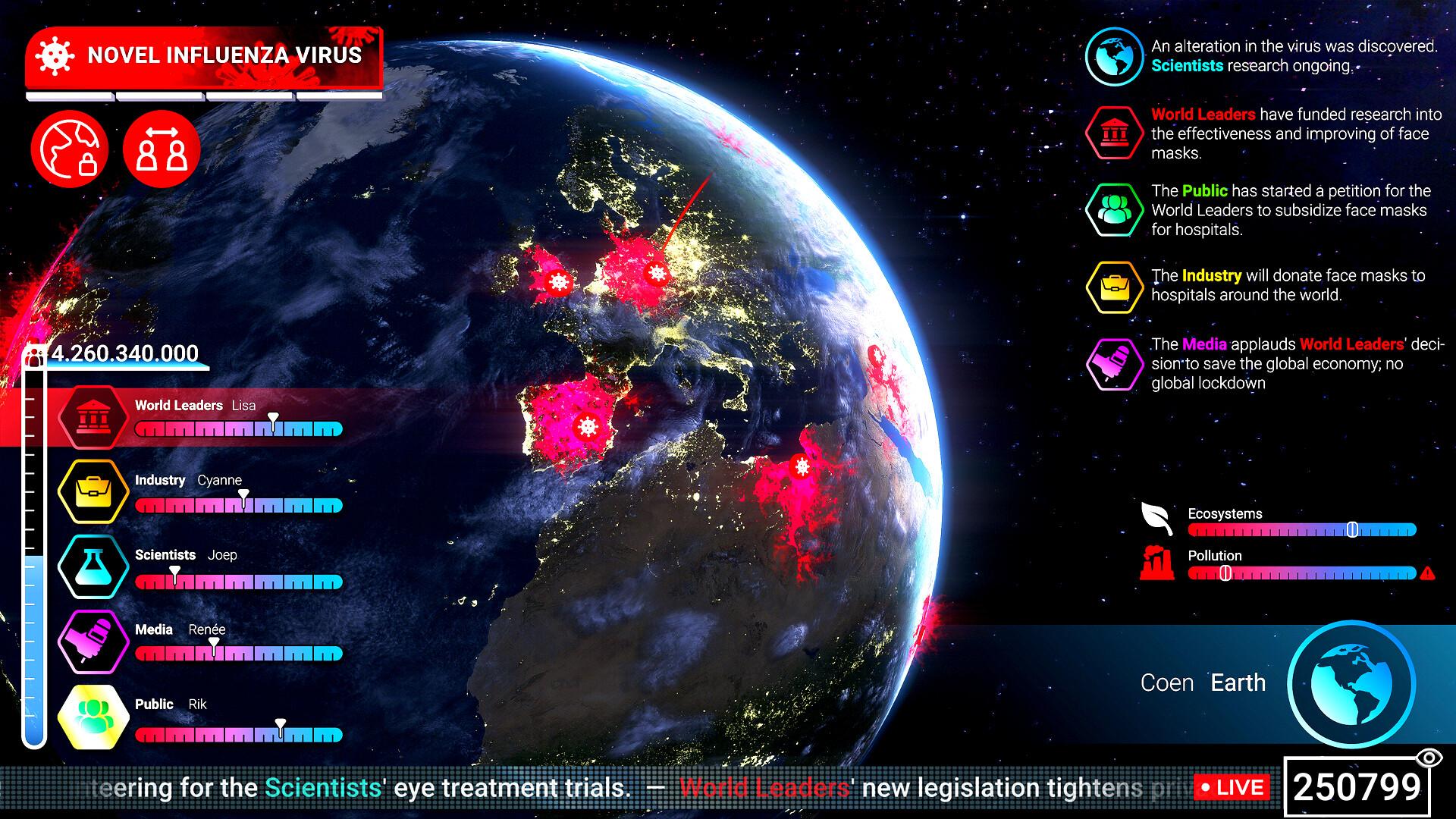Click the Media megaphone icon
This screenshot has height=819, width=1456.
click(93, 642)
